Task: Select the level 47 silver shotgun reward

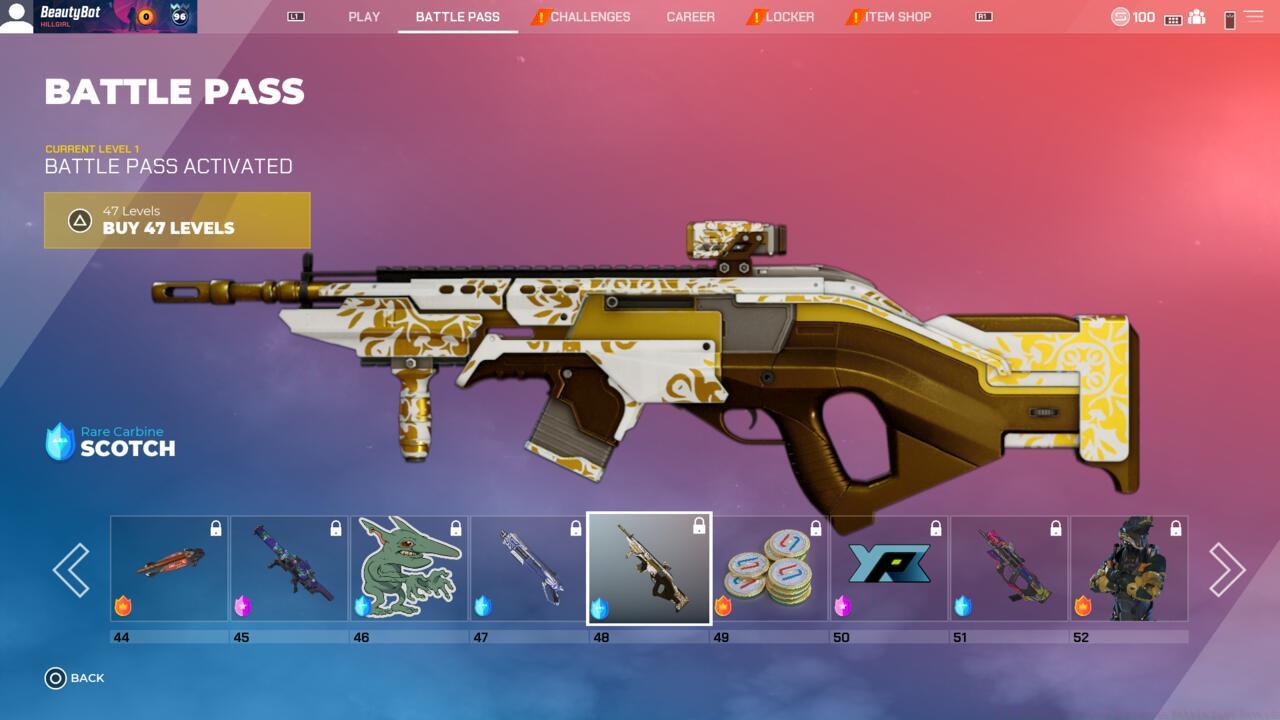Action: 529,568
